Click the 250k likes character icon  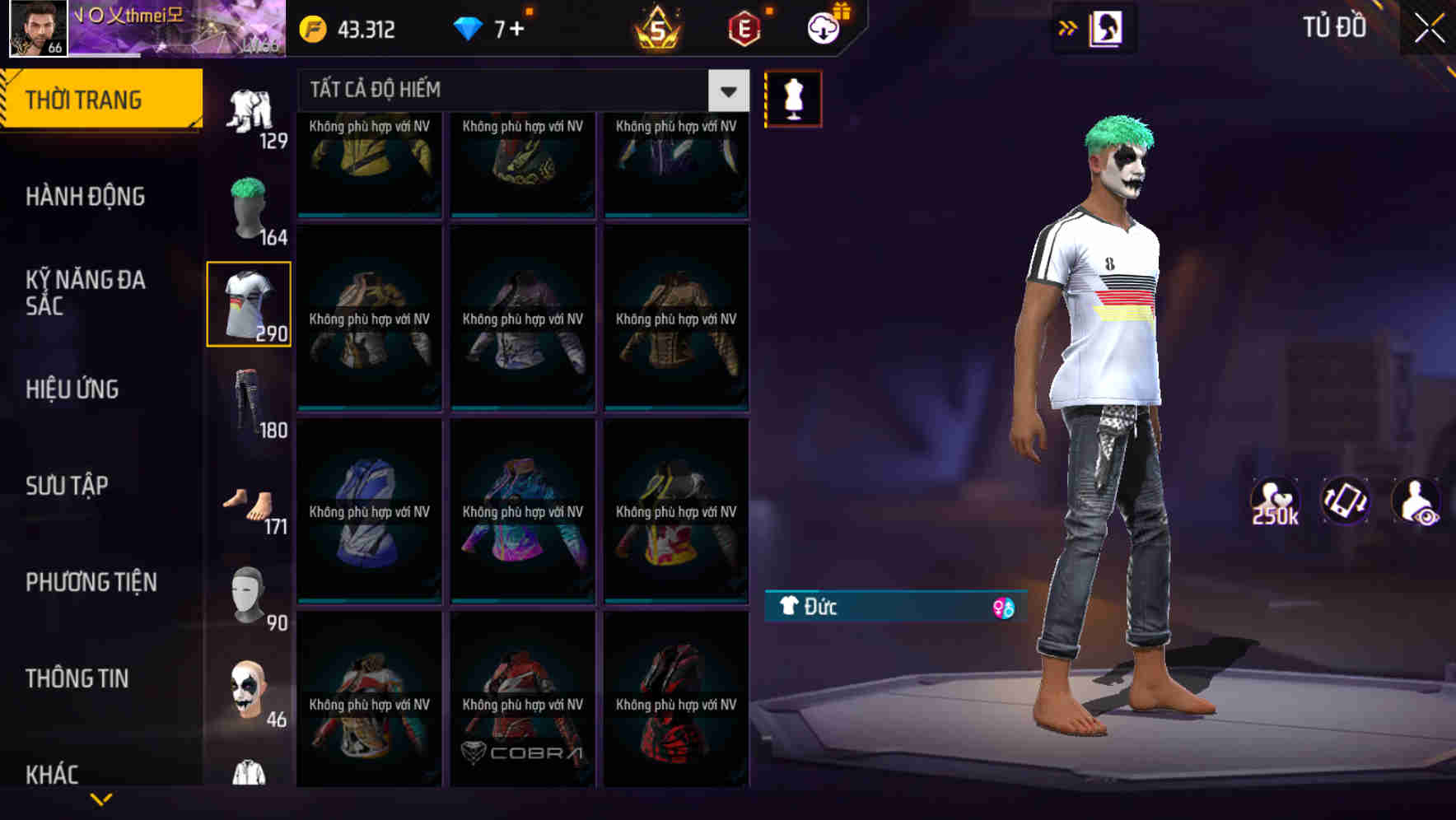tap(1276, 501)
